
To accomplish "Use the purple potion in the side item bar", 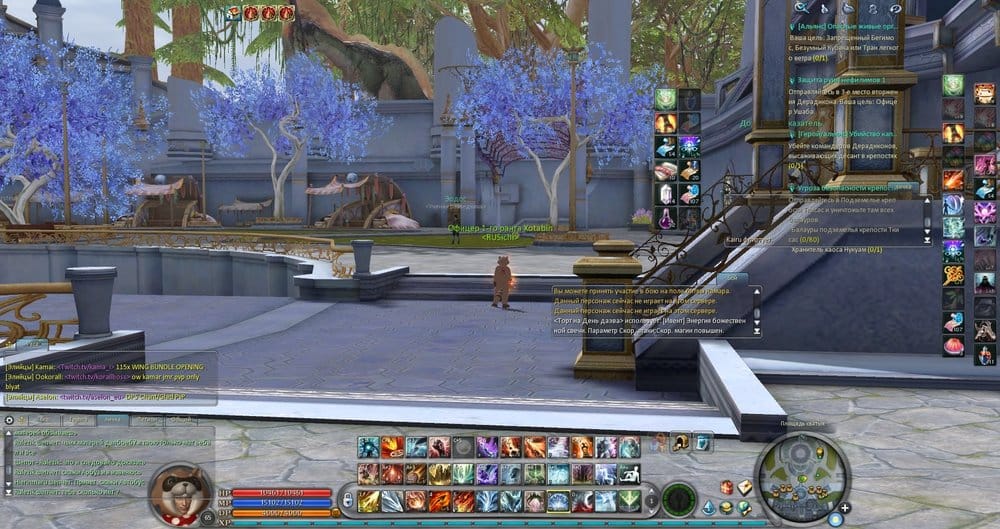I will click(666, 217).
